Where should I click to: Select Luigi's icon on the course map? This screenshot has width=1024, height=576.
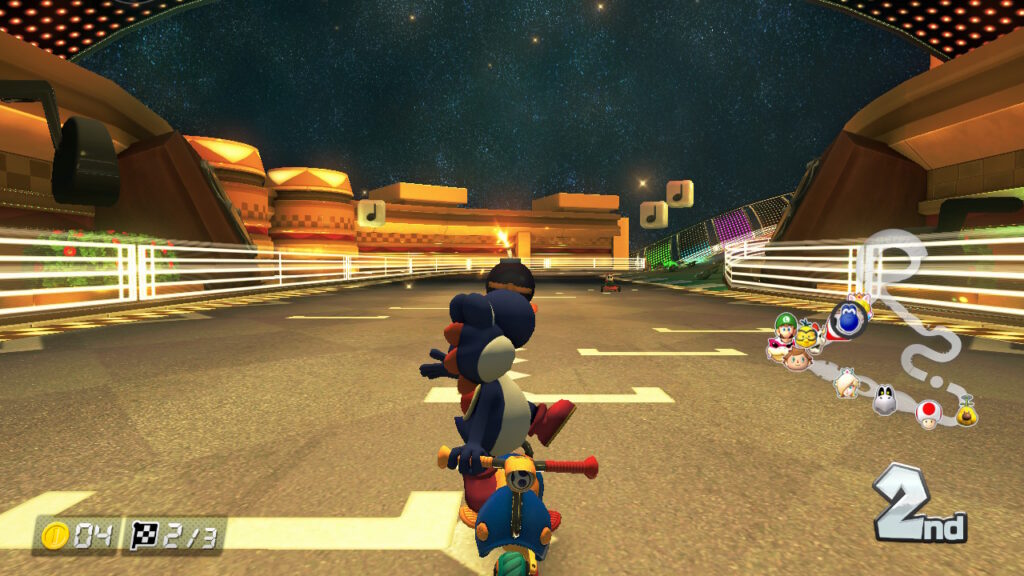(x=786, y=325)
